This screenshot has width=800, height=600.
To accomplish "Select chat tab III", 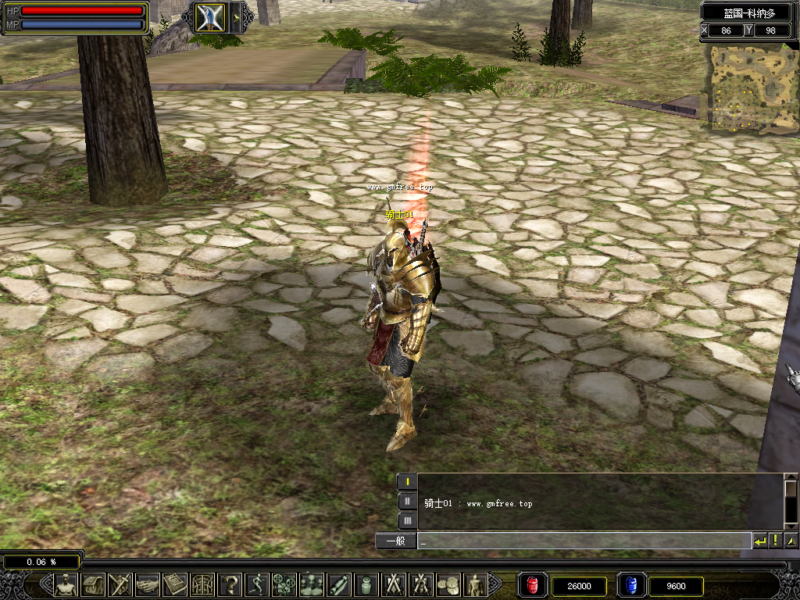I will click(407, 520).
